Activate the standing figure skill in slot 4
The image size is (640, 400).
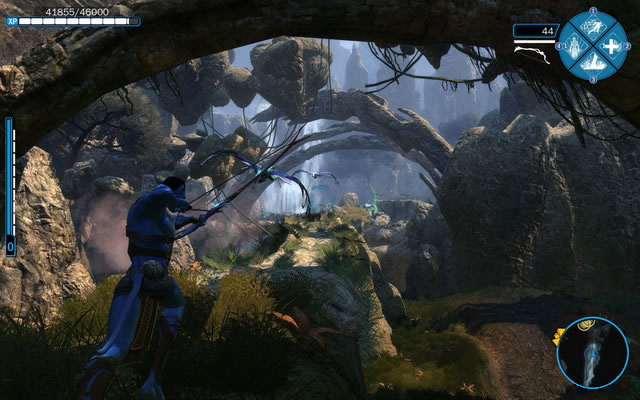[575, 46]
